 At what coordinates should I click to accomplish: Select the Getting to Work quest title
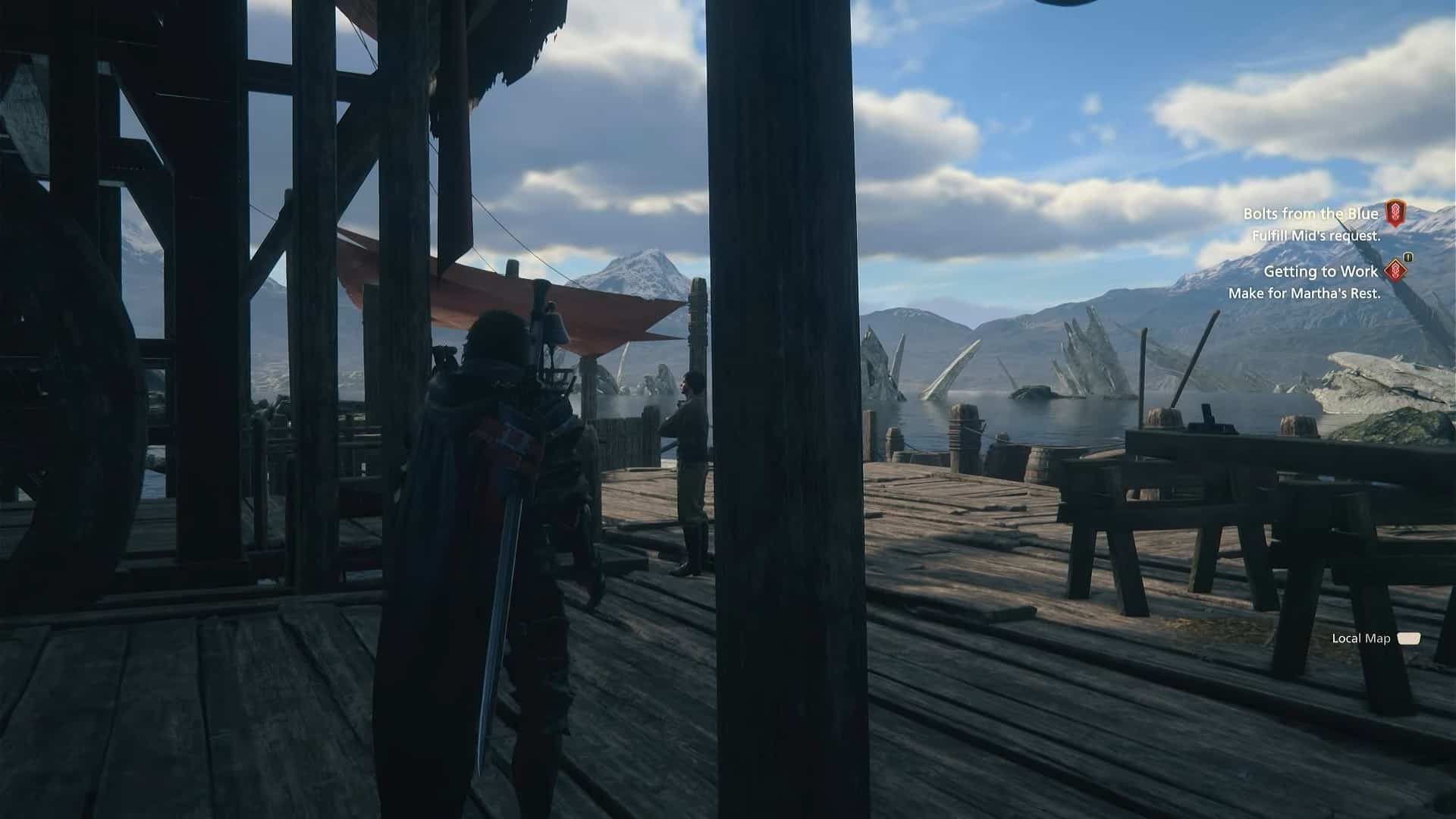[x=1321, y=271]
